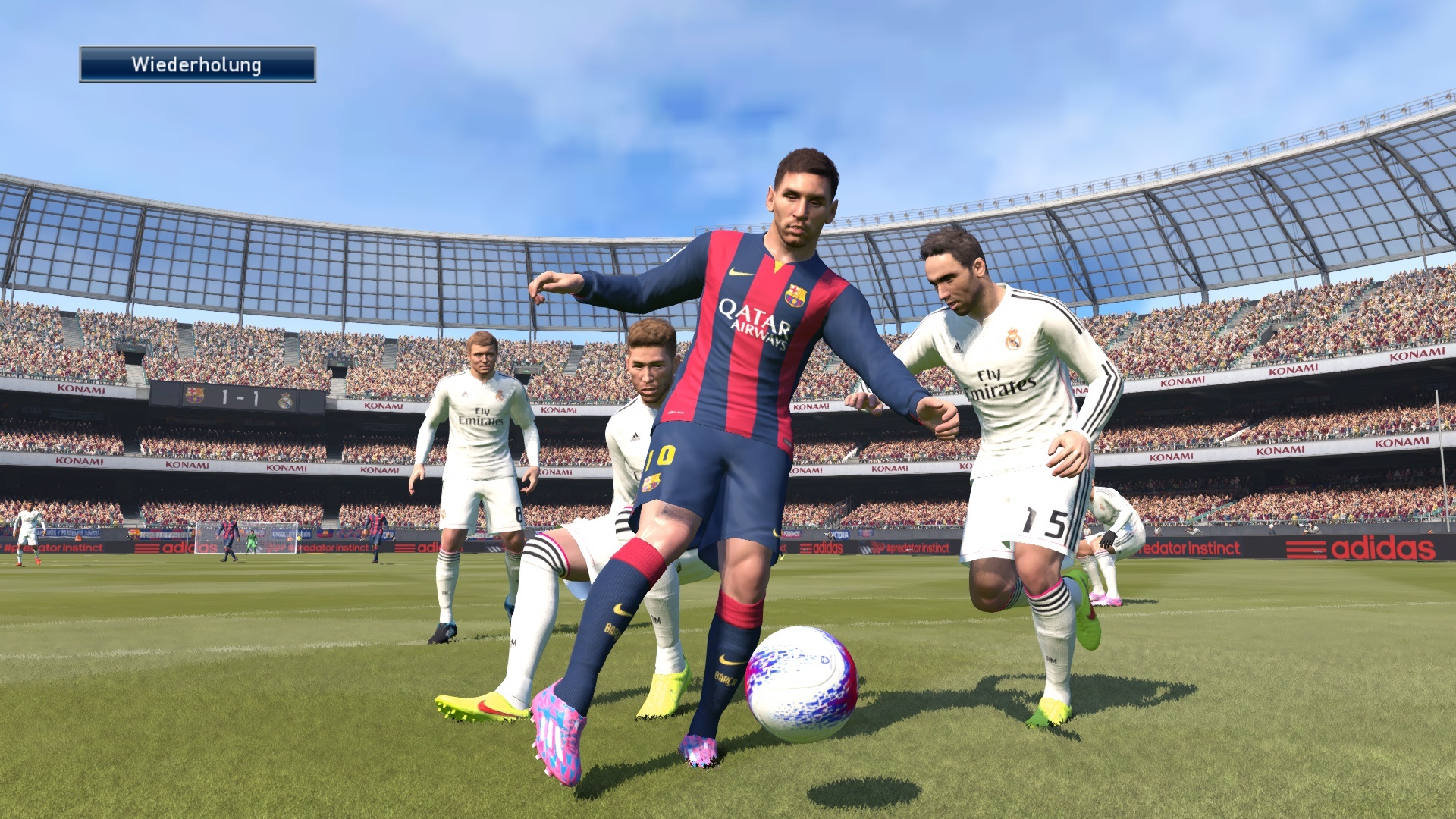
Task: Select the number 15 on the defender's shorts
Action: point(1045,521)
